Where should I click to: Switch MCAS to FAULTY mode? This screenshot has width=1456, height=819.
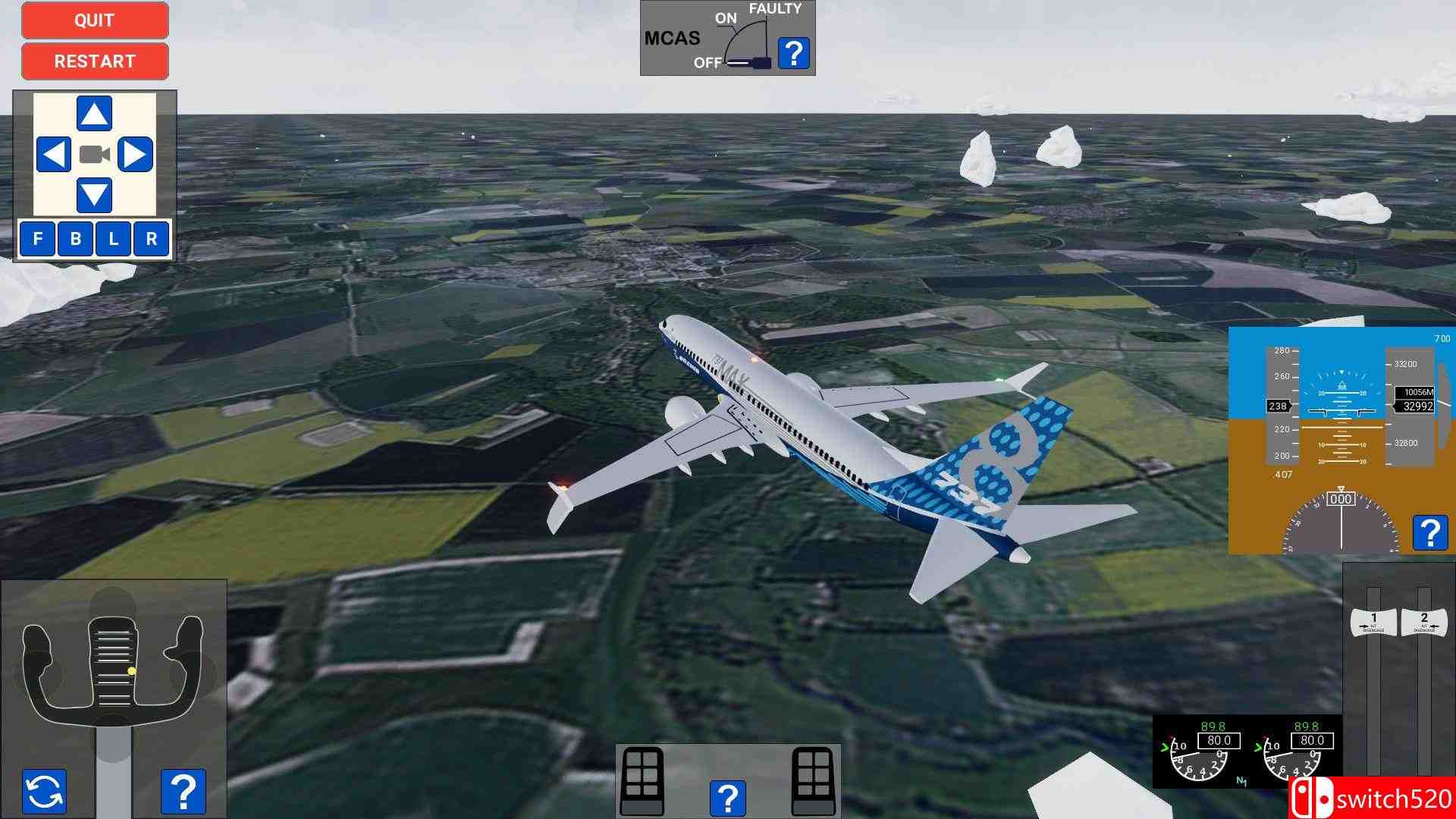coord(775,10)
